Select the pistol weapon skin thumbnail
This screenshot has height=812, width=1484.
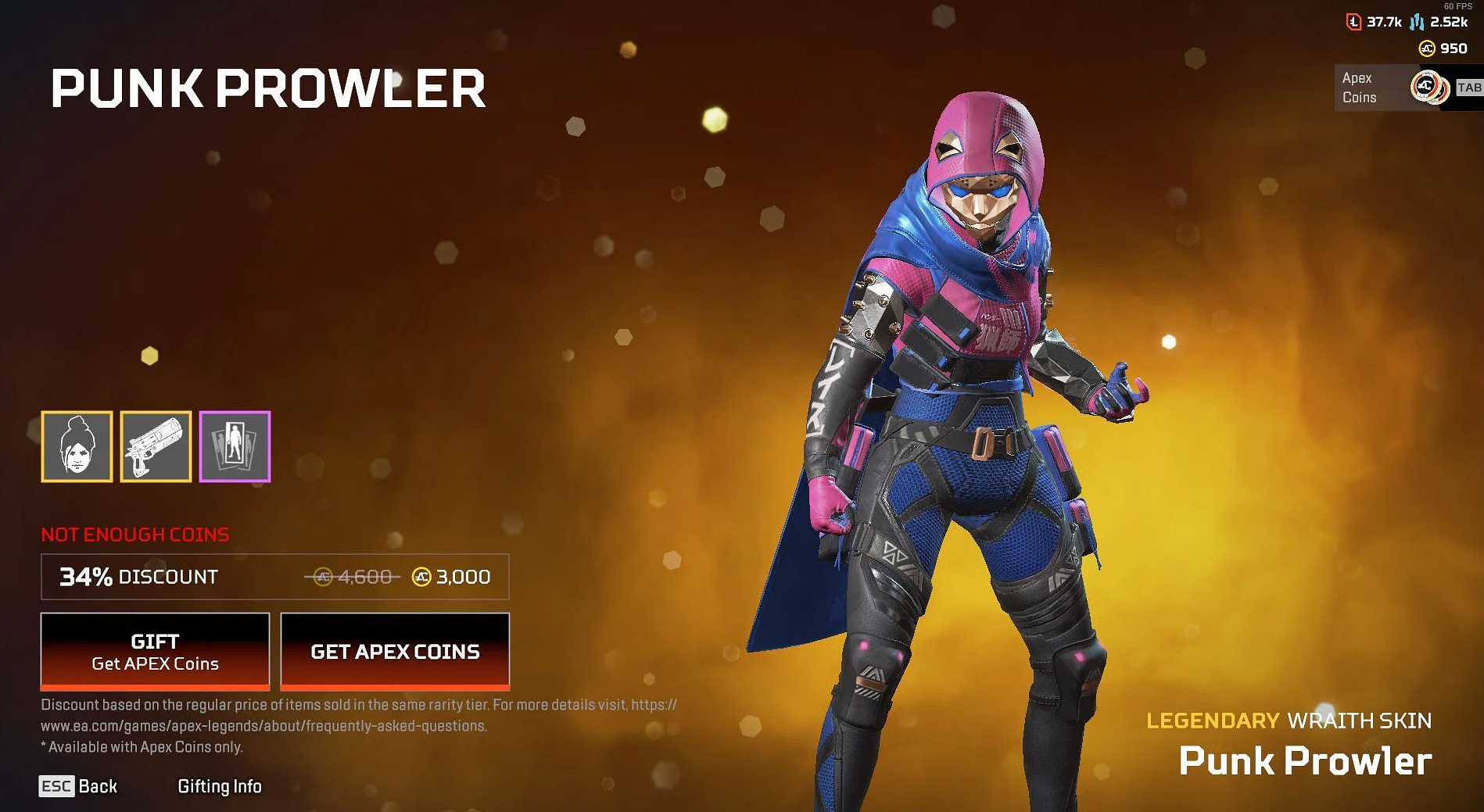[x=156, y=446]
